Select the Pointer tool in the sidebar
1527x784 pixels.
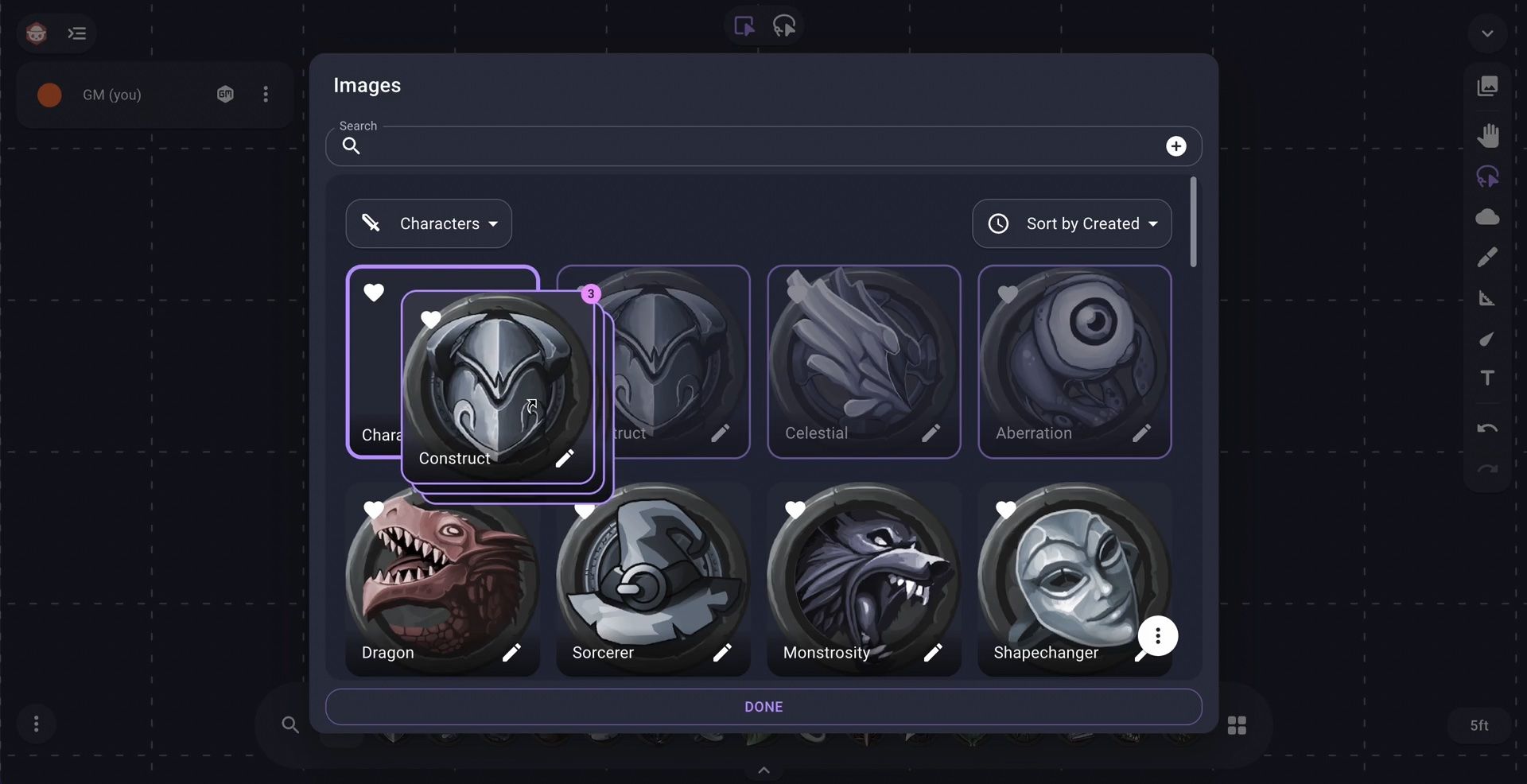pyautogui.click(x=1487, y=177)
